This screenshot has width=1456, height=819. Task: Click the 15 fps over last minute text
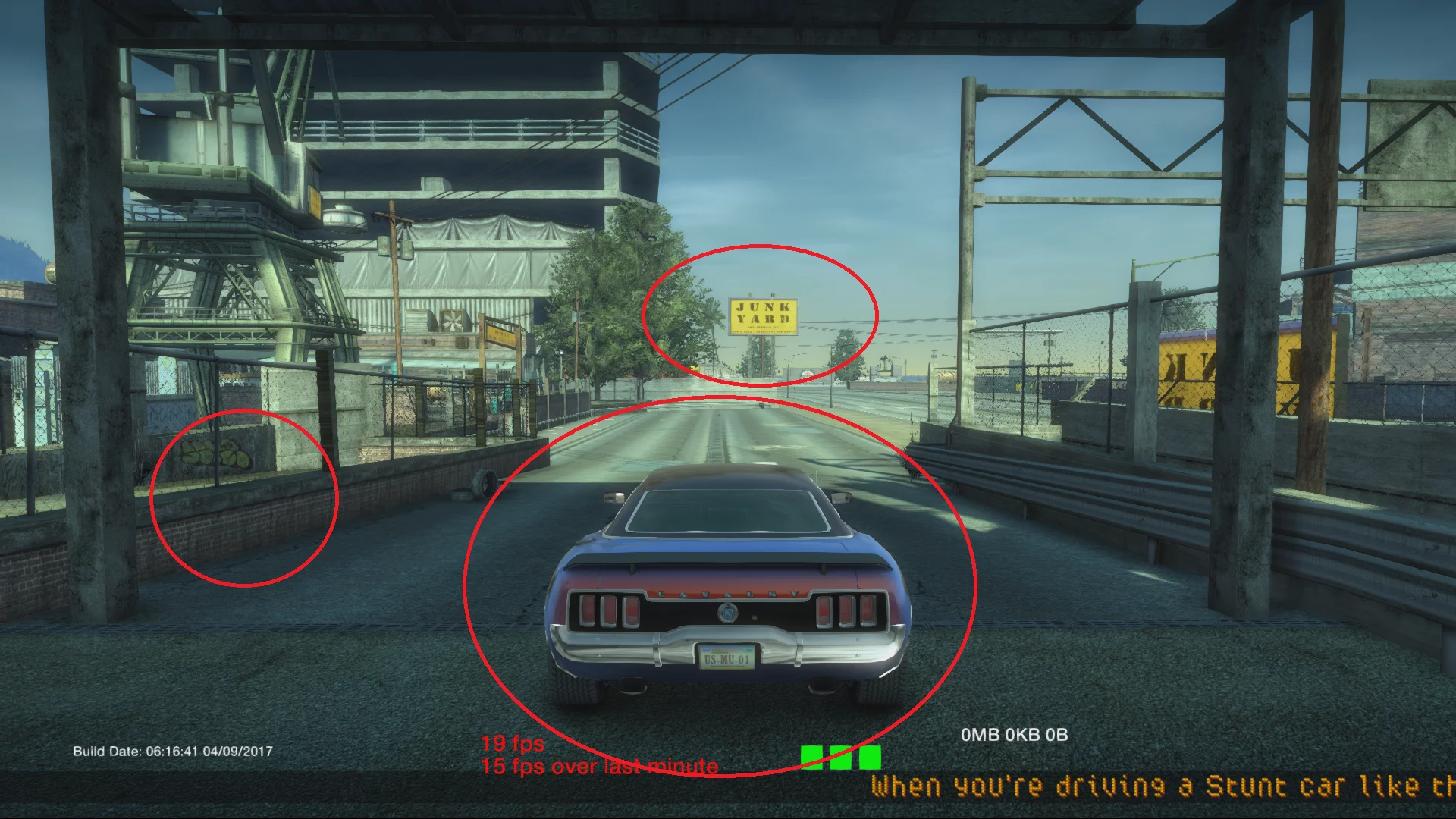[600, 767]
